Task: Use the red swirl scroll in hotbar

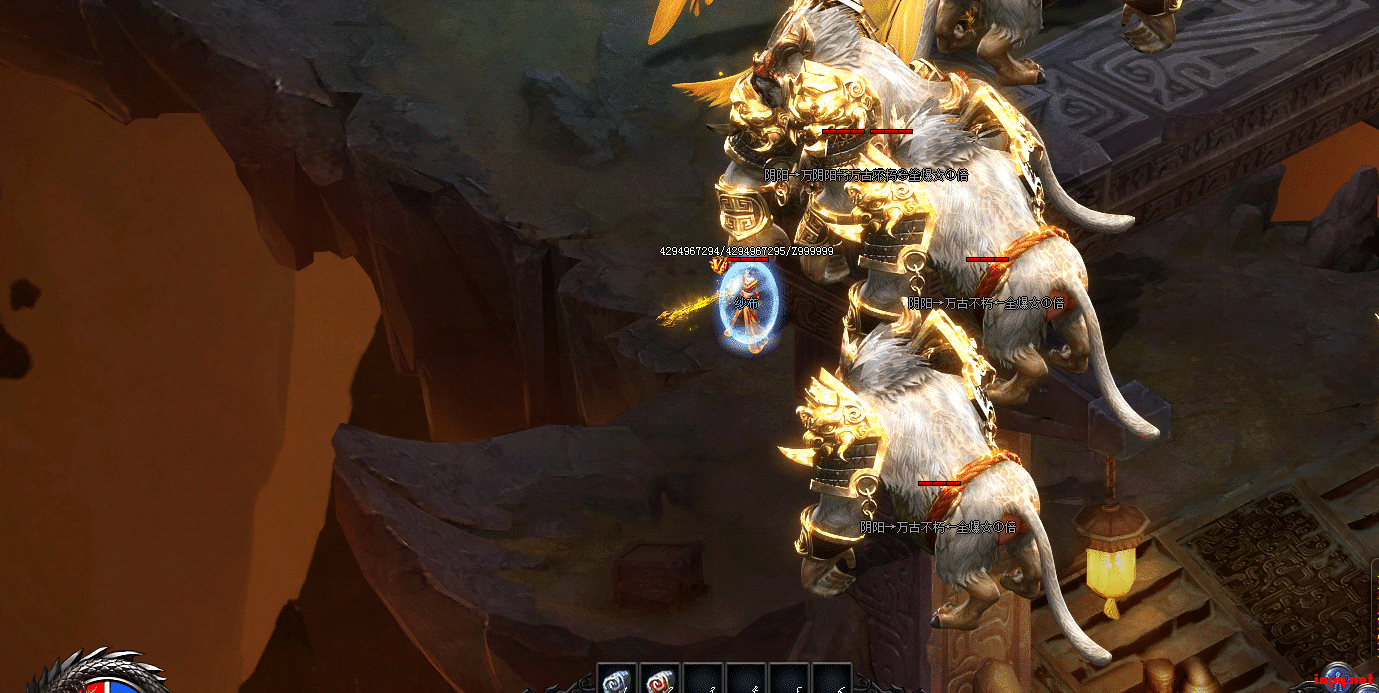Action: (x=659, y=680)
